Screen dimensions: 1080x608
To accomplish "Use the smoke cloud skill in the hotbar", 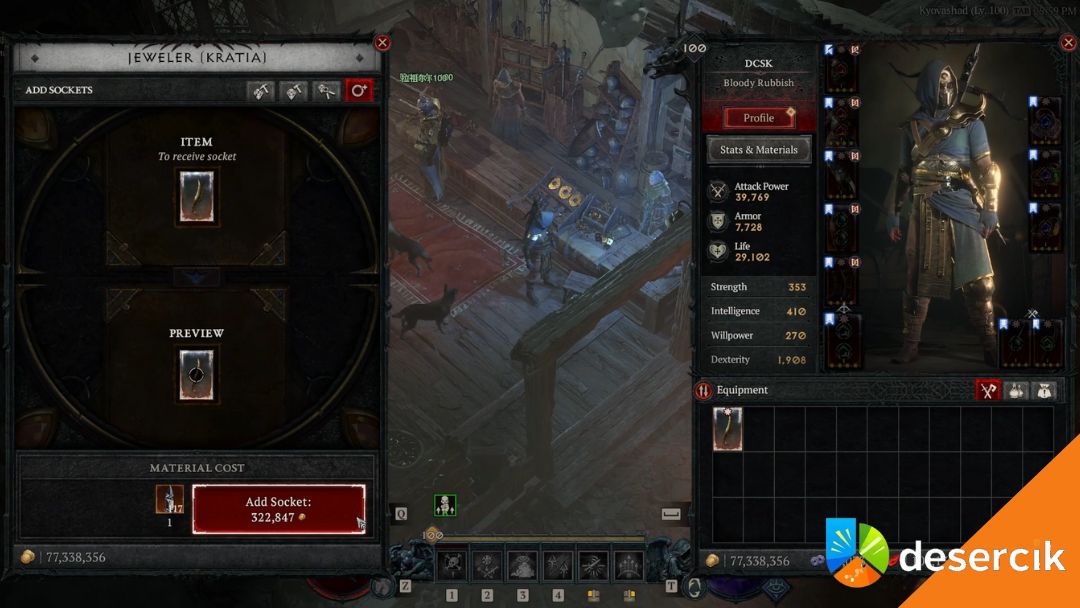I will [522, 566].
